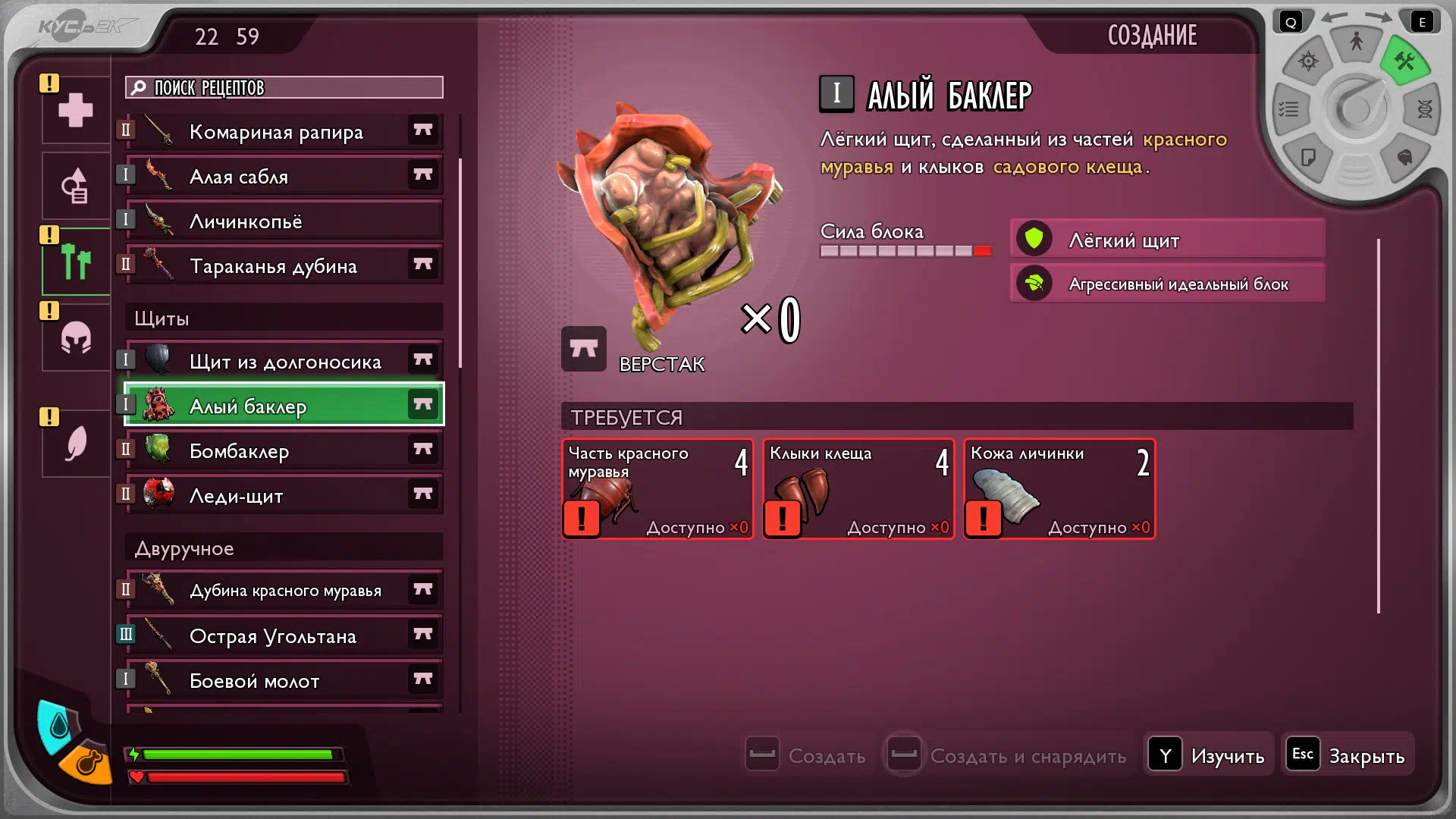1456x819 pixels.
Task: Select the Часть красного муравья ingredient
Action: (x=657, y=489)
